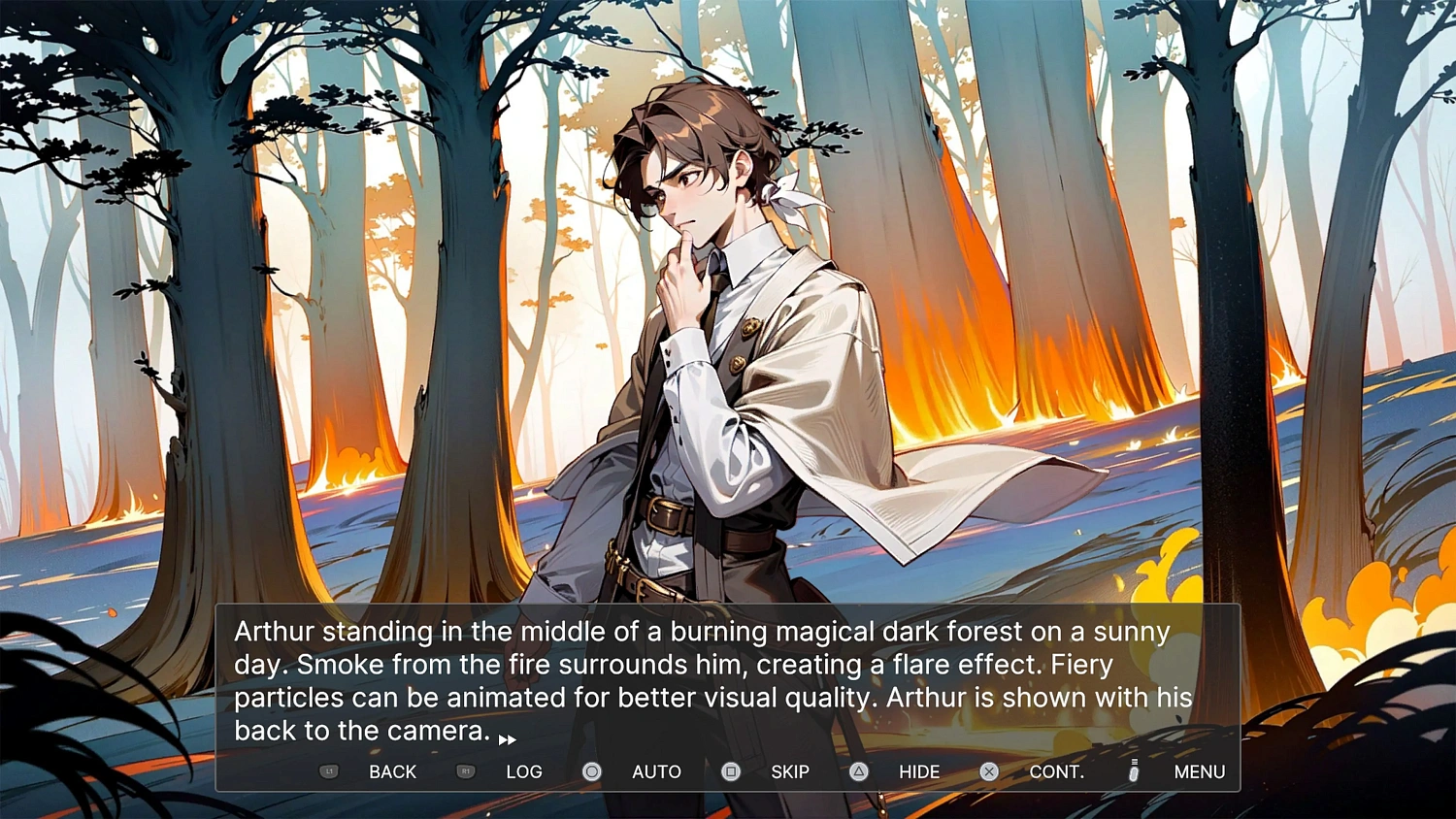The height and width of the screenshot is (819, 1456).
Task: Click the L1 shoulder button icon beside BACK
Action: pyautogui.click(x=329, y=771)
